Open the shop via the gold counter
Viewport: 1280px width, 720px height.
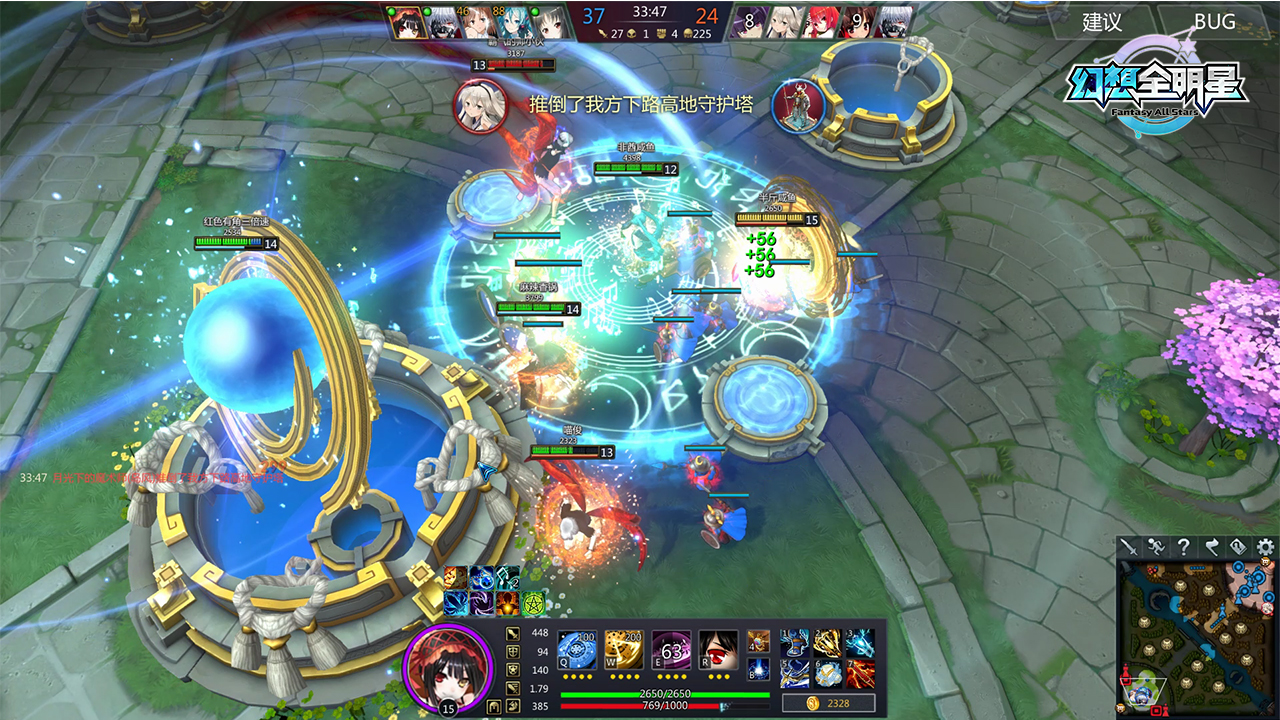828,704
